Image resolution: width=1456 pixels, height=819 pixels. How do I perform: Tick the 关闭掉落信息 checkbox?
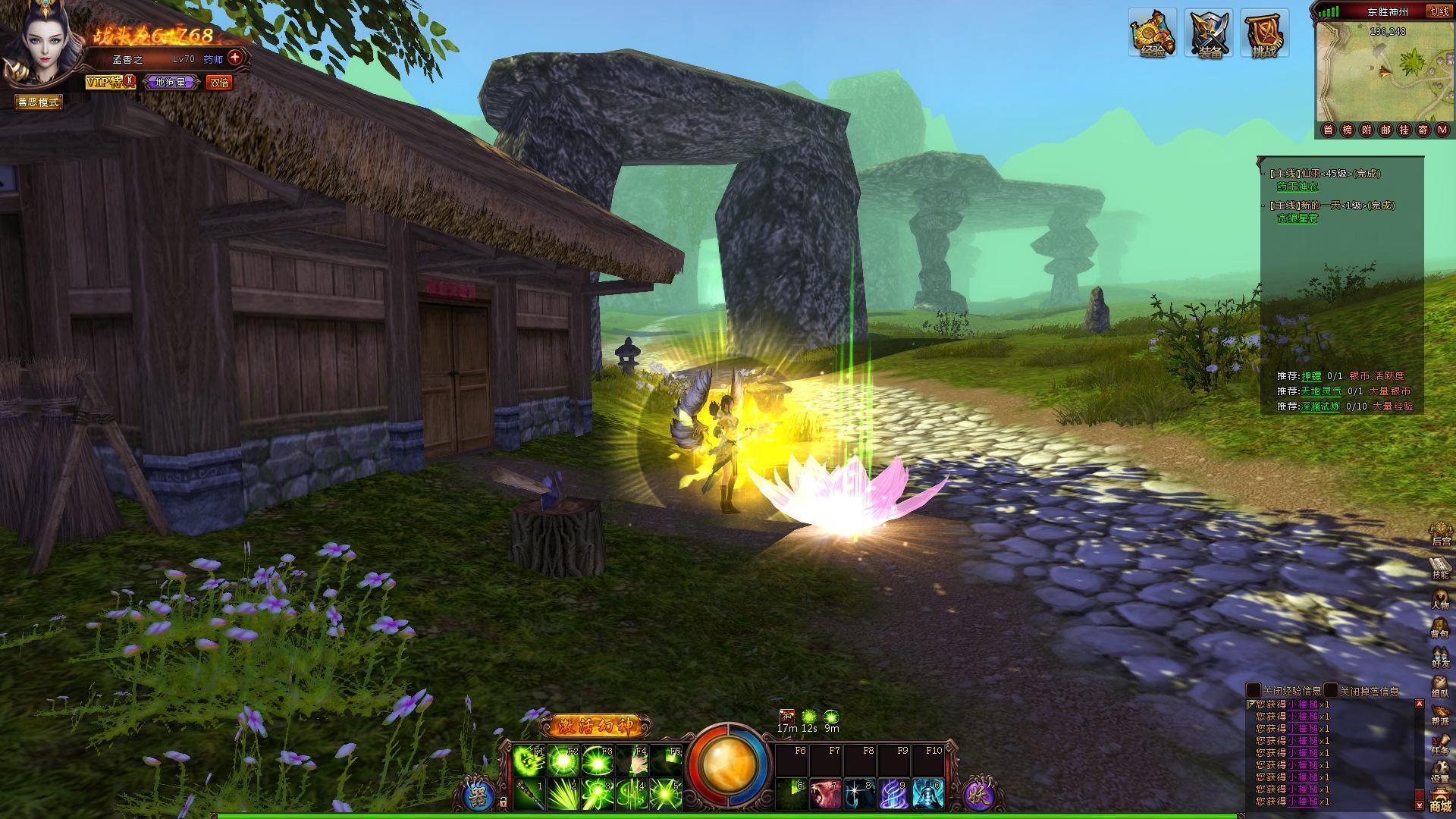[x=1331, y=691]
